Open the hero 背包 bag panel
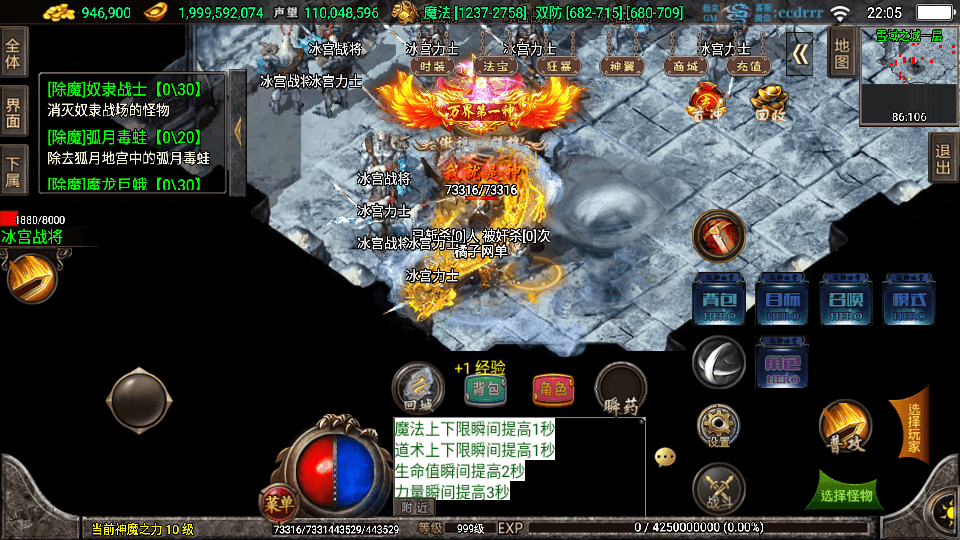Image resolution: width=960 pixels, height=540 pixels. click(718, 299)
